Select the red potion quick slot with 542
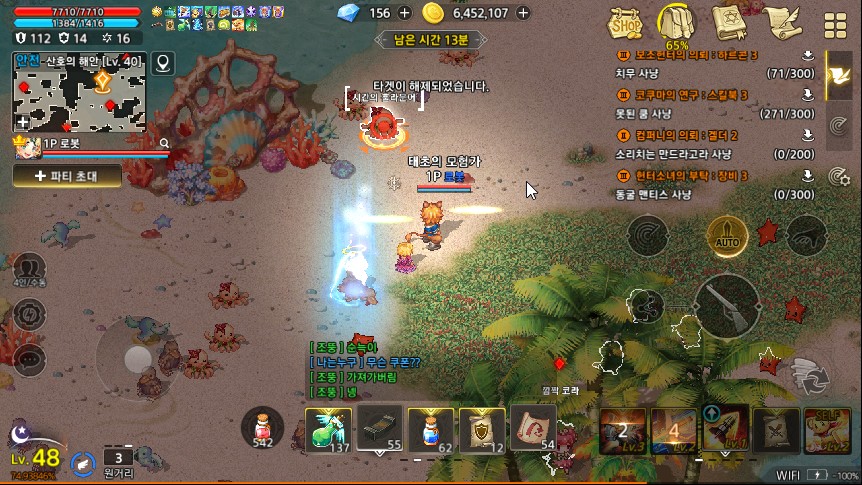Image resolution: width=862 pixels, height=485 pixels. (263, 427)
